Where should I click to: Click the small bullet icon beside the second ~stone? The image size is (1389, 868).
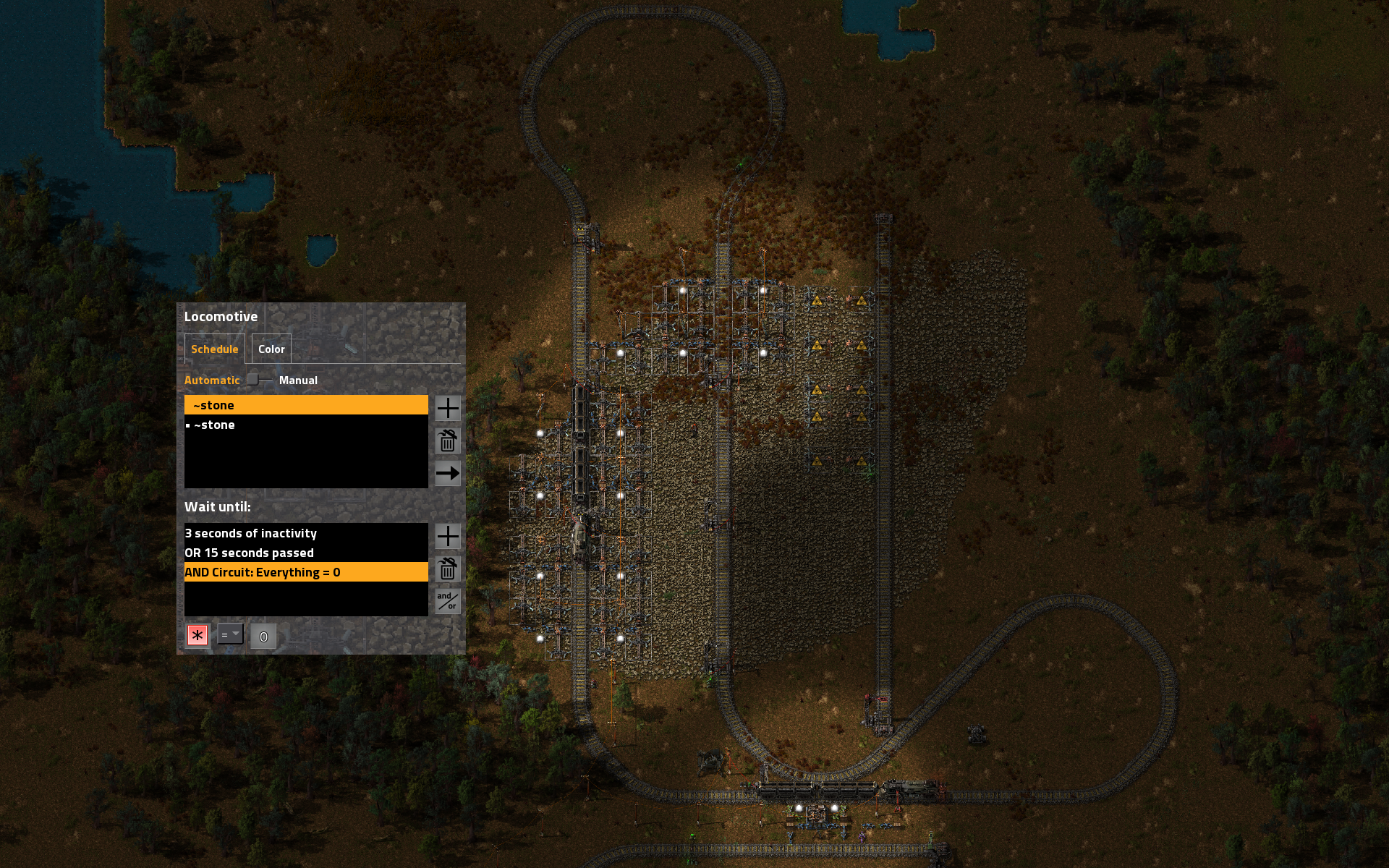click(189, 425)
